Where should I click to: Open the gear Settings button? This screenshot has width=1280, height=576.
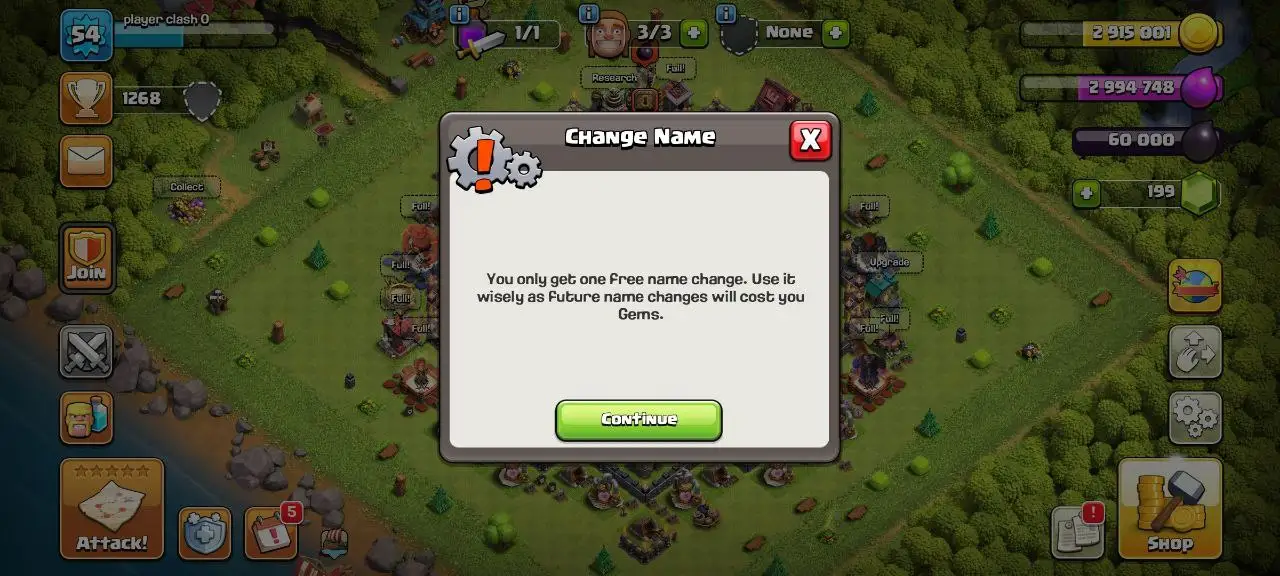pyautogui.click(x=1195, y=417)
